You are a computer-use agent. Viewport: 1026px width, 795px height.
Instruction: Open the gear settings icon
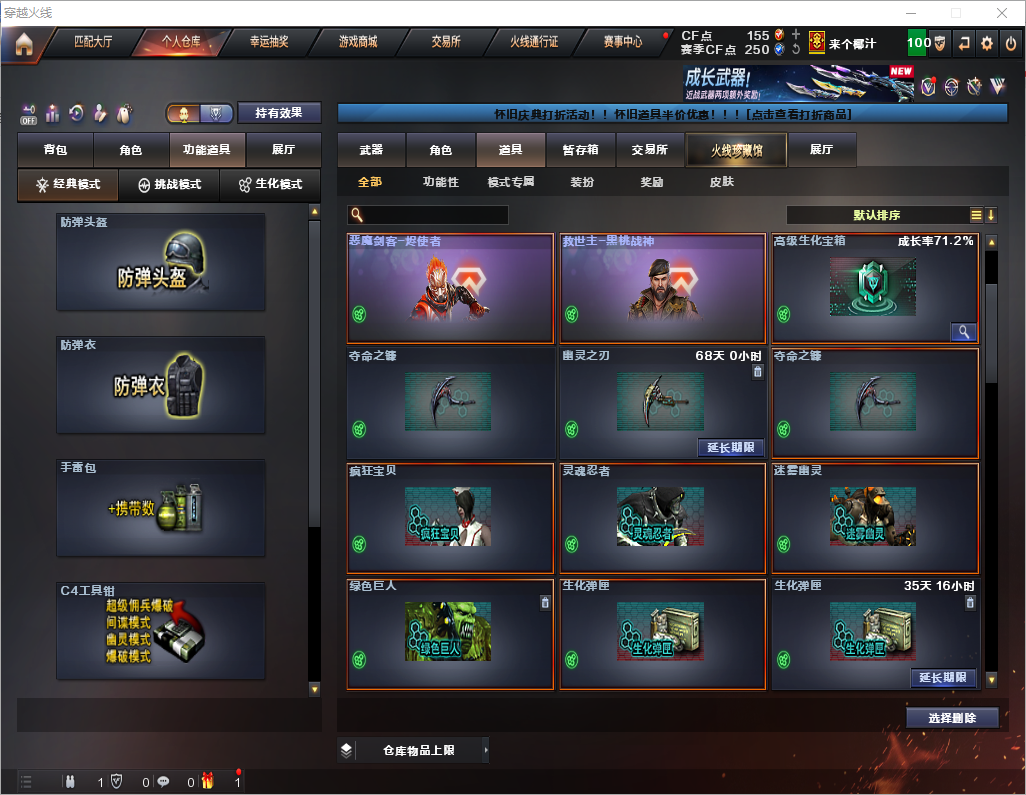point(987,43)
